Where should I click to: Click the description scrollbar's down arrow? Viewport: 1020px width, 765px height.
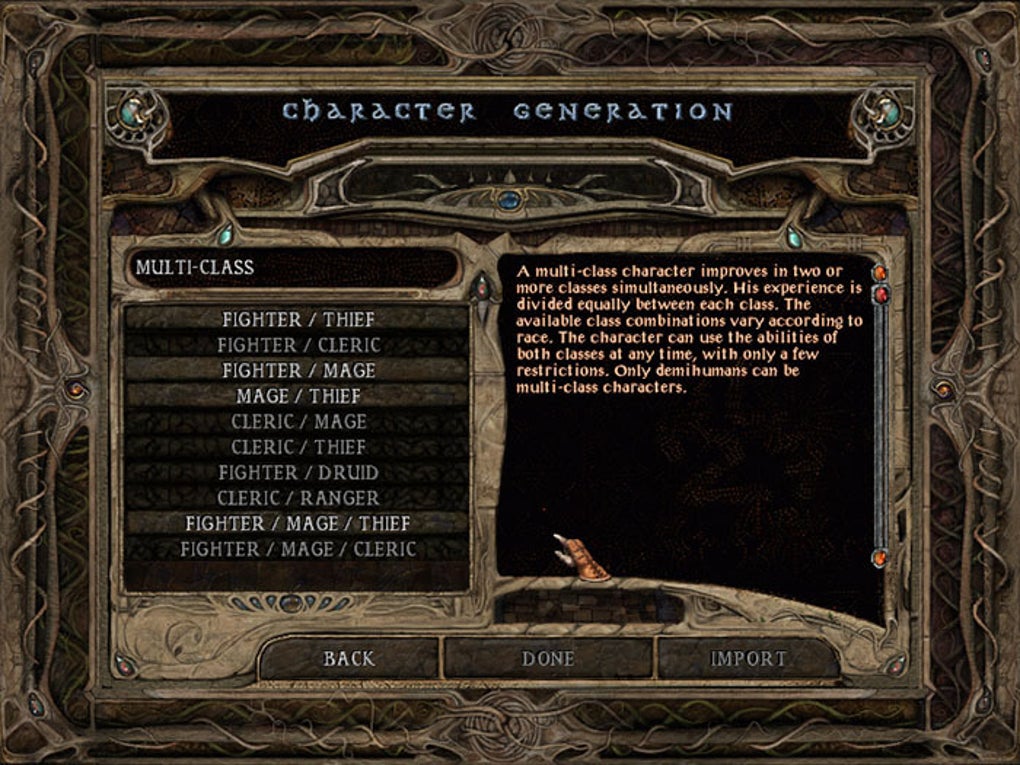tap(881, 558)
